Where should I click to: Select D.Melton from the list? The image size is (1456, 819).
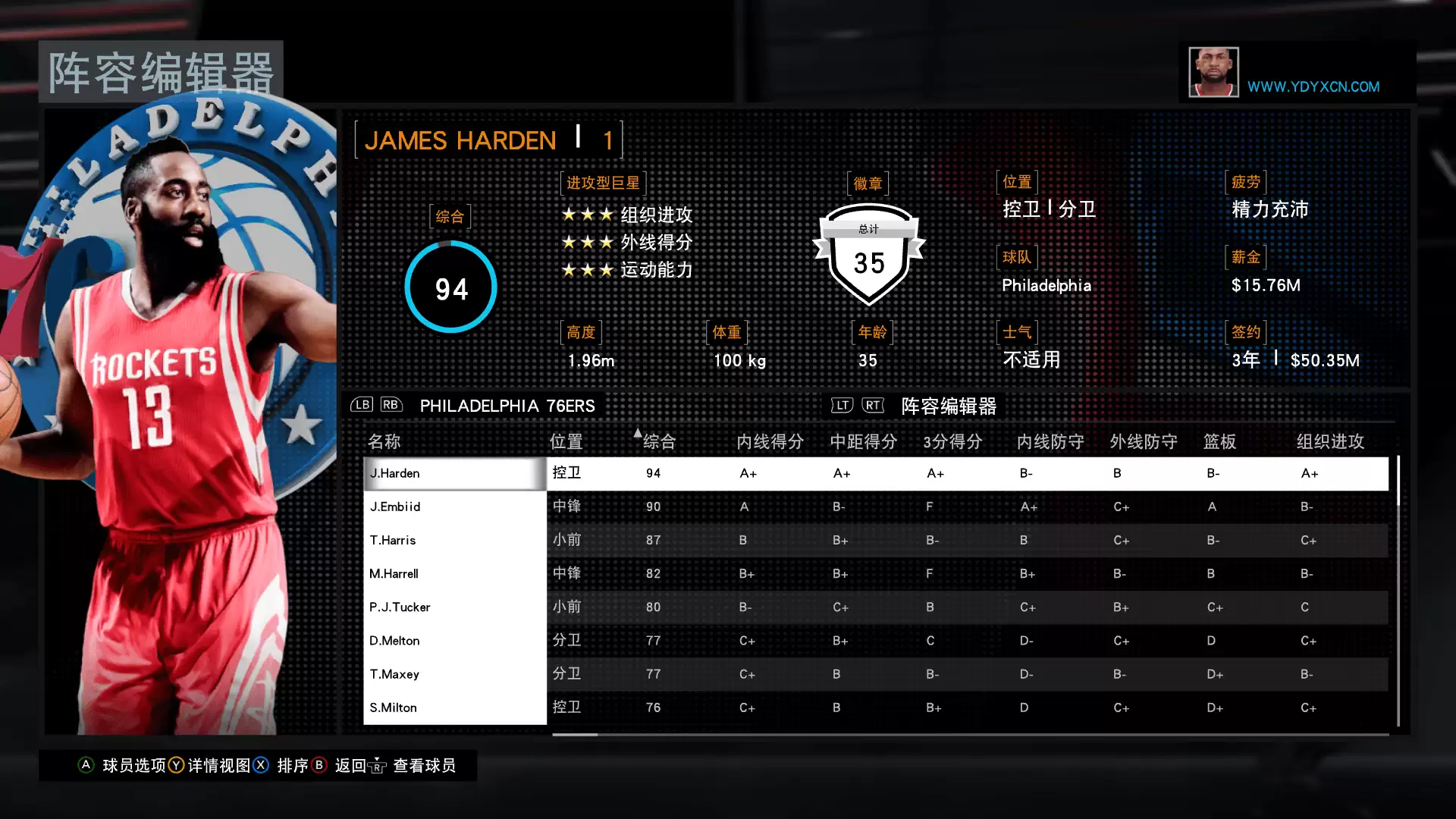pyautogui.click(x=455, y=640)
